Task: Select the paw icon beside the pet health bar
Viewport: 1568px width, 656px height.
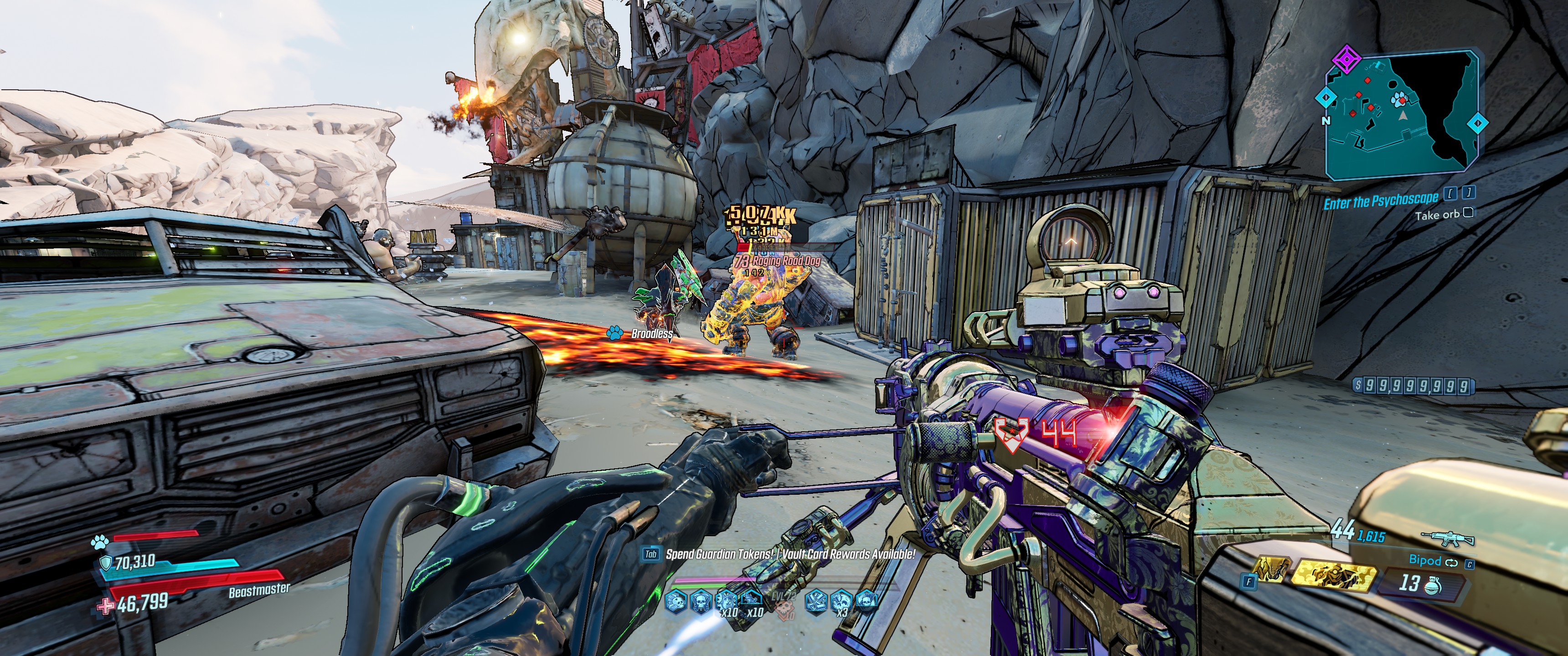Action: click(99, 541)
